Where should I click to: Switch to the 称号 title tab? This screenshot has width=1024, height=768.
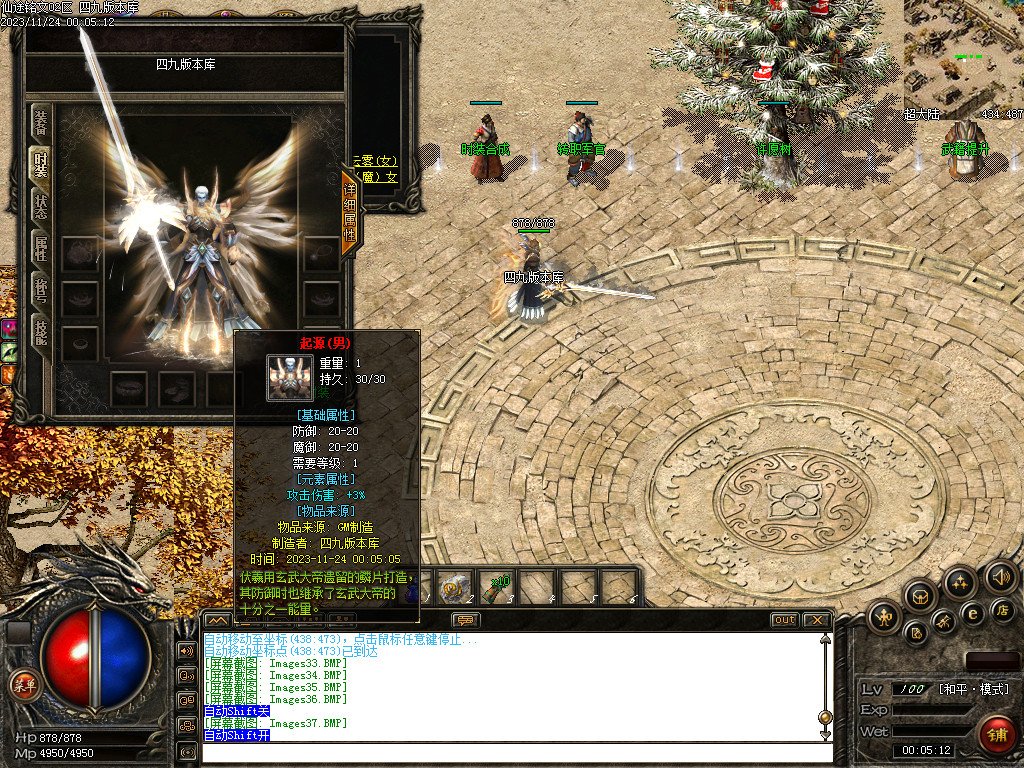[x=41, y=290]
